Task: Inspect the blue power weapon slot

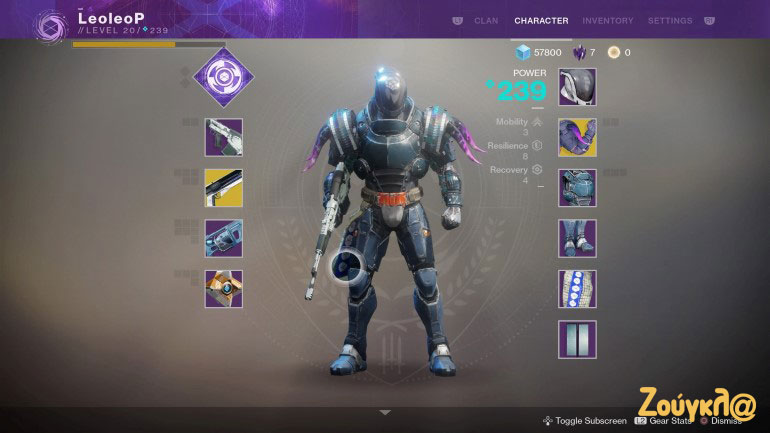Action: (223, 239)
